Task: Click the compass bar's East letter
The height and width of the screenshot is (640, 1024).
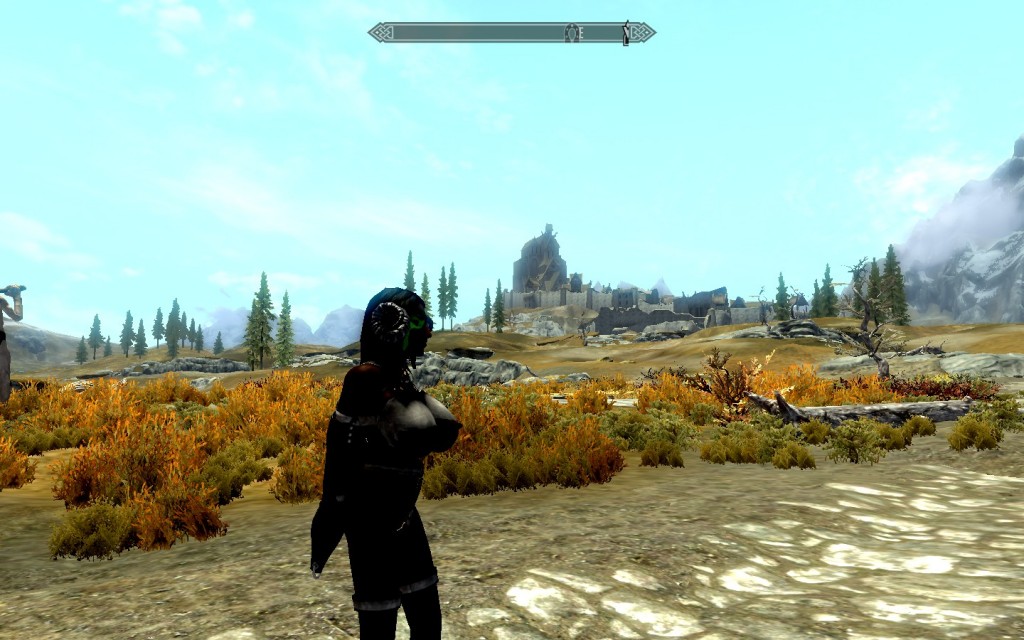Action: [580, 33]
